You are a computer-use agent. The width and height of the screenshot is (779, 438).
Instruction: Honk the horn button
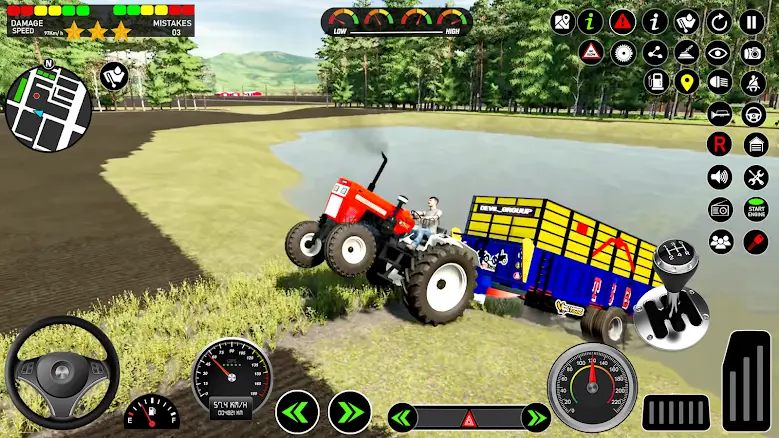tap(719, 114)
